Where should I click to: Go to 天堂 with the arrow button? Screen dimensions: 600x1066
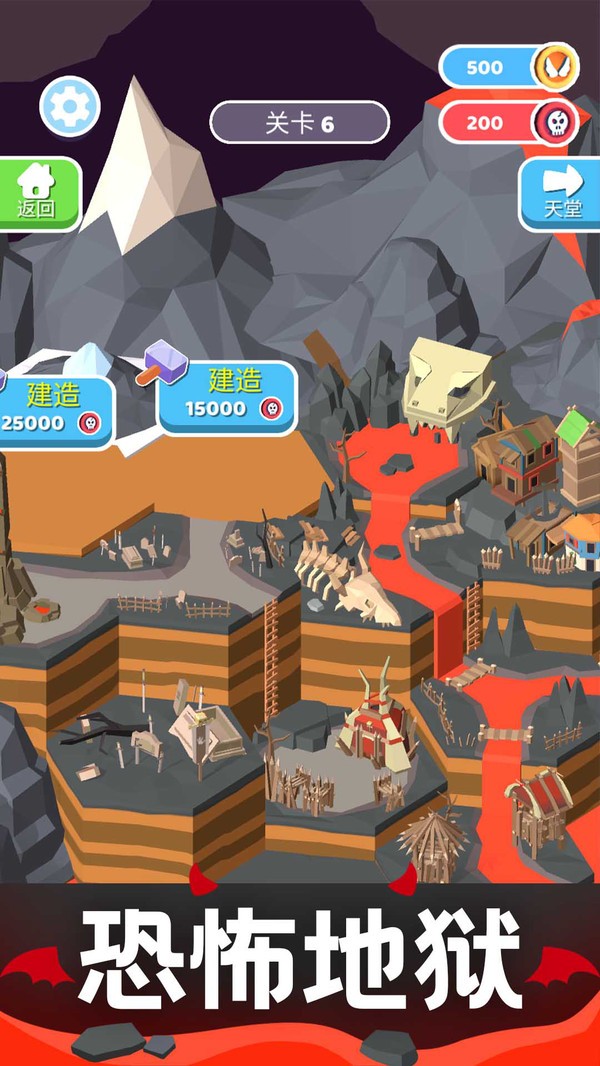[562, 192]
